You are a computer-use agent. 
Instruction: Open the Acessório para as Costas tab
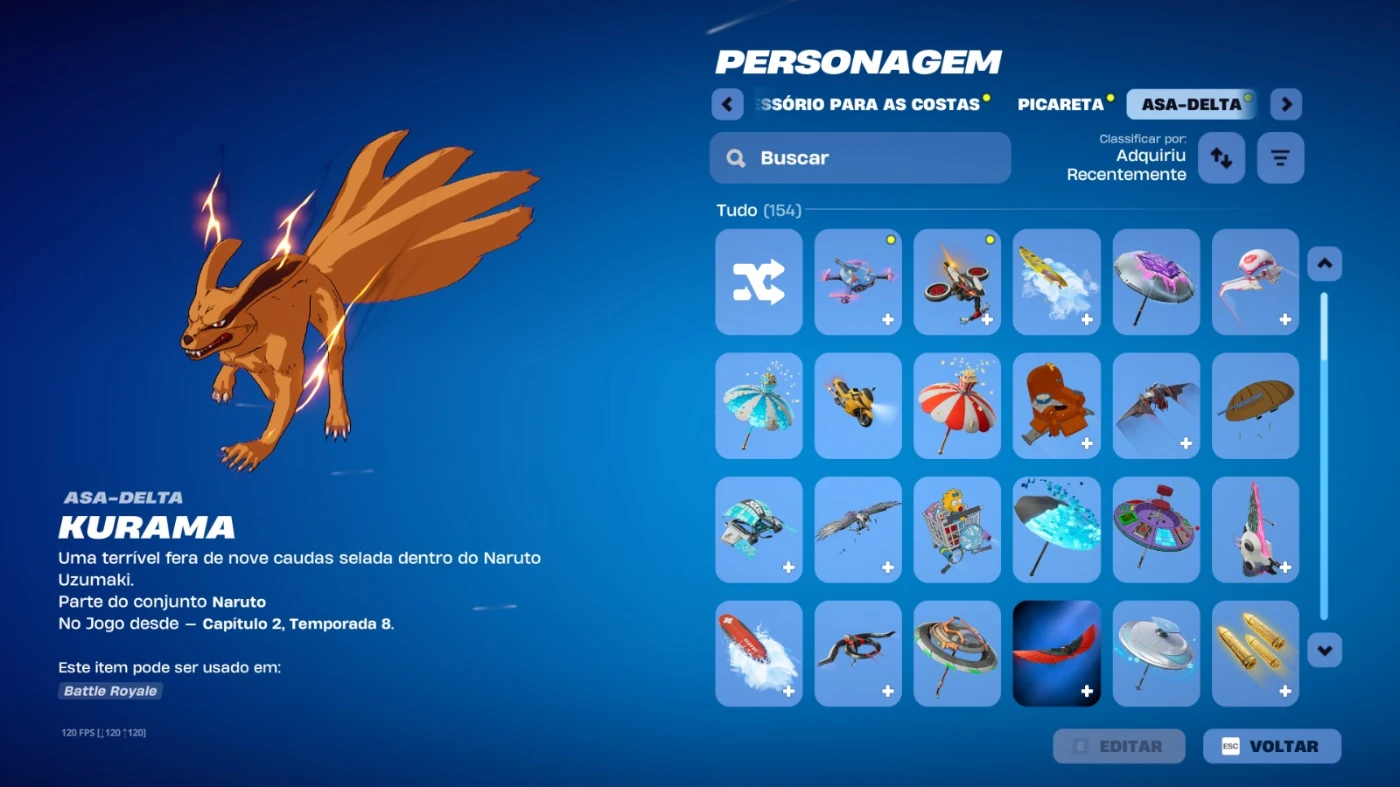(x=868, y=104)
